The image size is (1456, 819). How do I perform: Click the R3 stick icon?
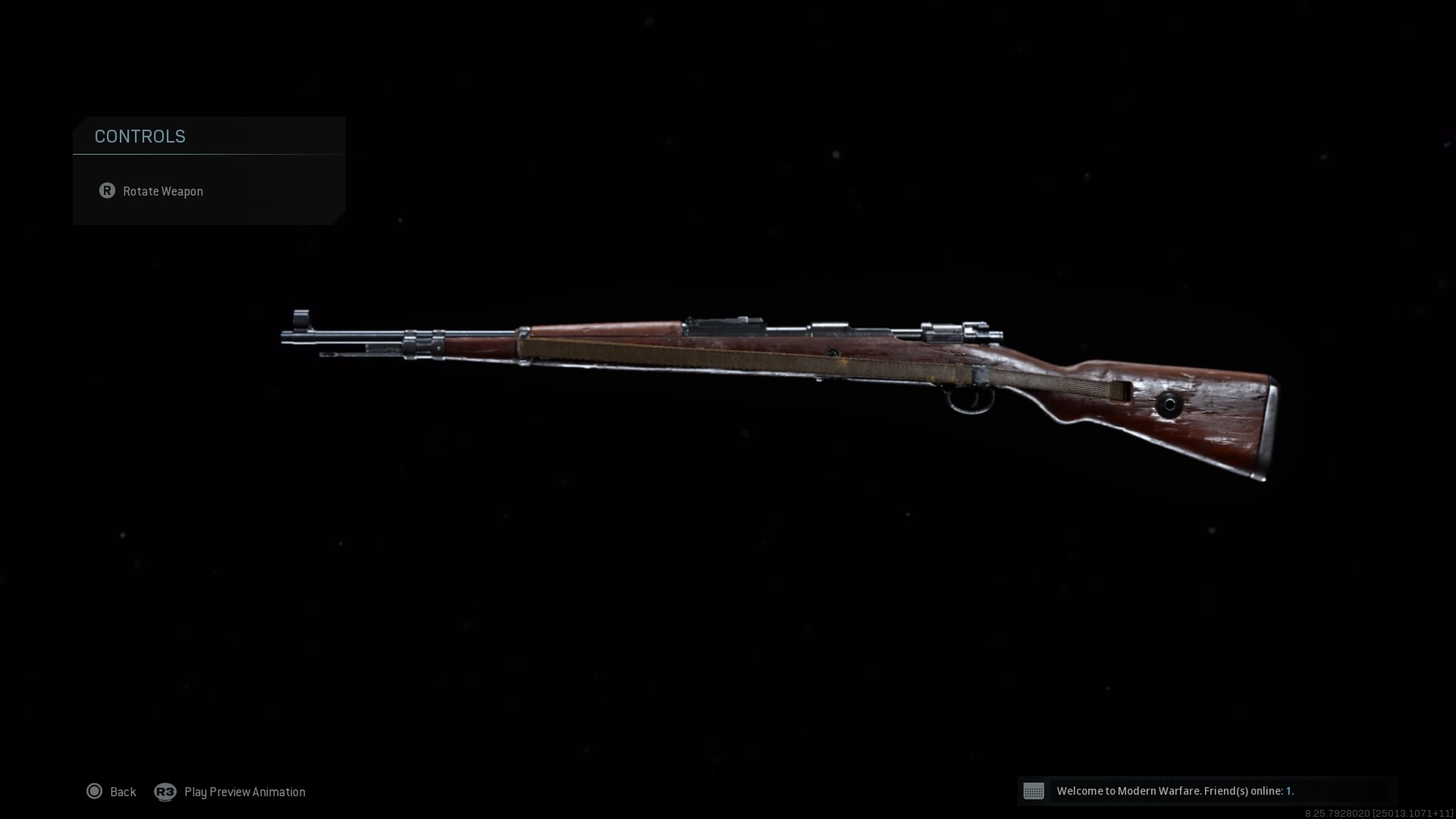tap(166, 792)
